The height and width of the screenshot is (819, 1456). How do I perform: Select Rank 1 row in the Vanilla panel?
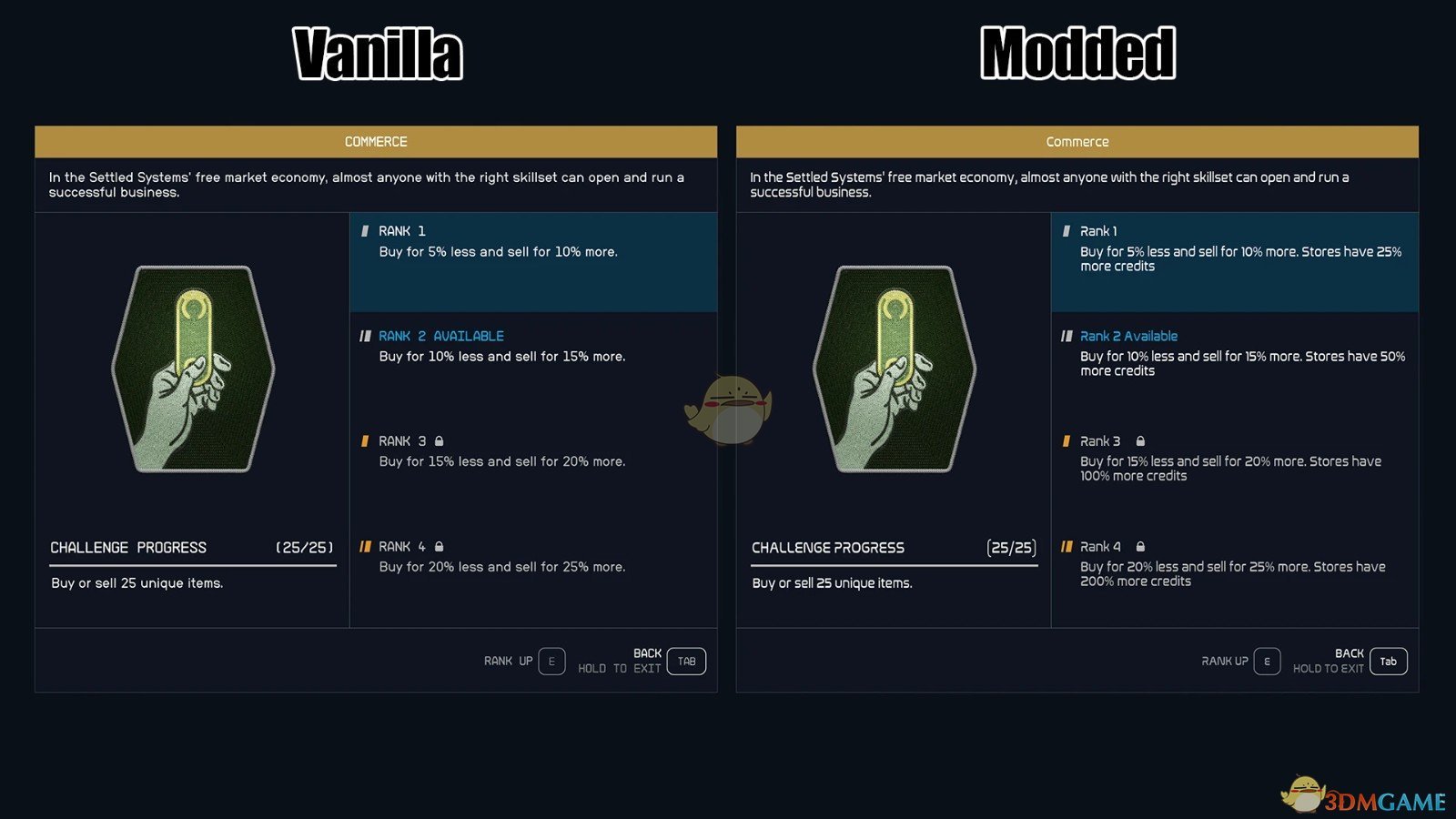pos(533,262)
